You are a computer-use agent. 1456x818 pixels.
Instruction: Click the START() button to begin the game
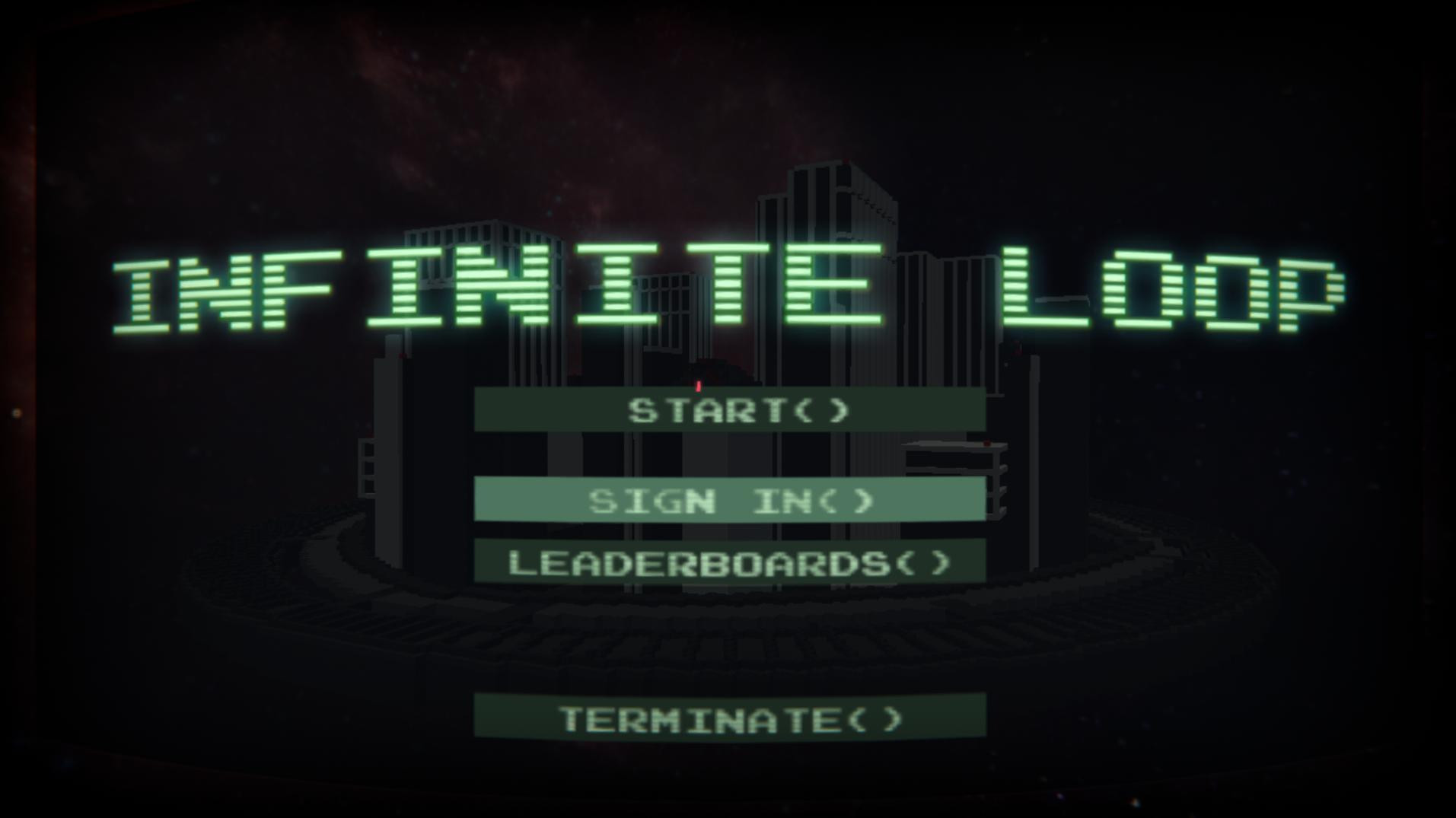tap(729, 412)
